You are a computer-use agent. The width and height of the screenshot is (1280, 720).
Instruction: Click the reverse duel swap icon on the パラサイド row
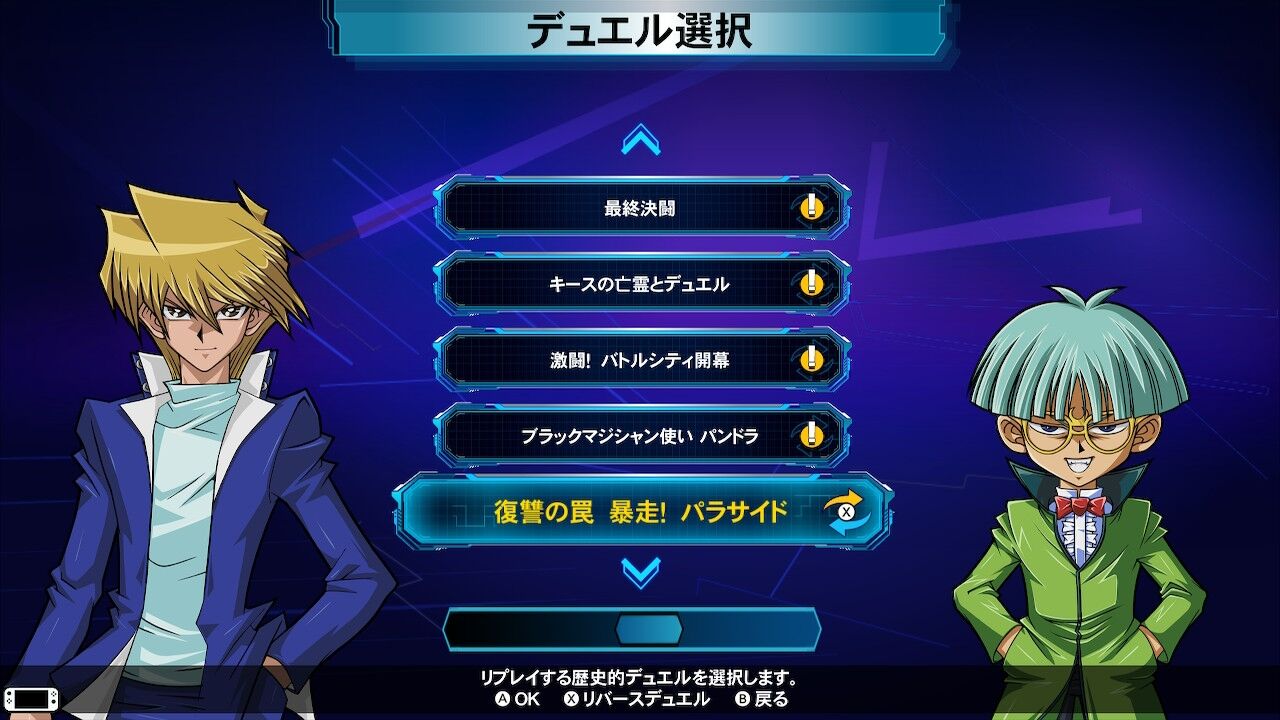click(848, 511)
